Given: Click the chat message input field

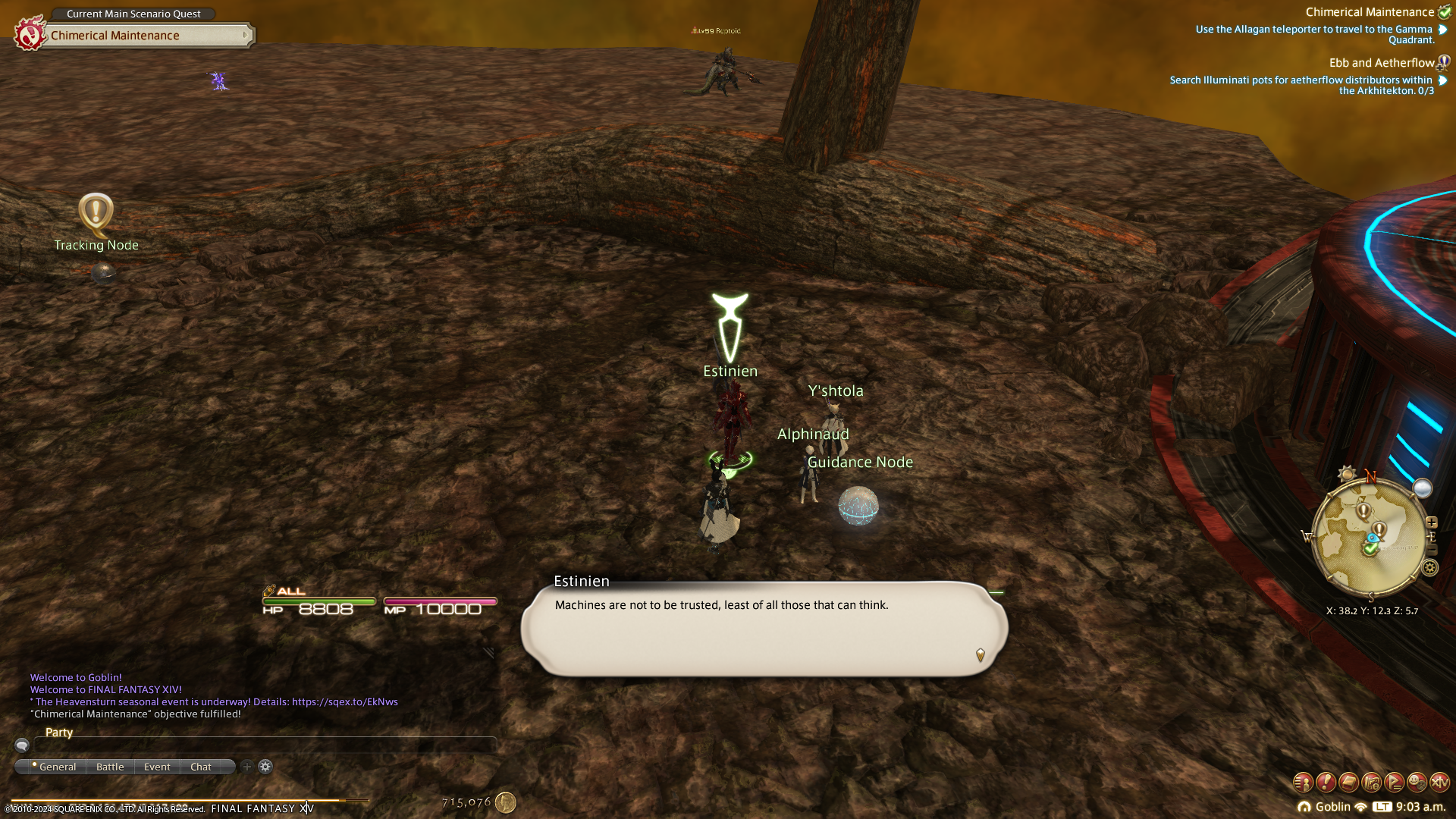Looking at the screenshot, I should point(265,745).
